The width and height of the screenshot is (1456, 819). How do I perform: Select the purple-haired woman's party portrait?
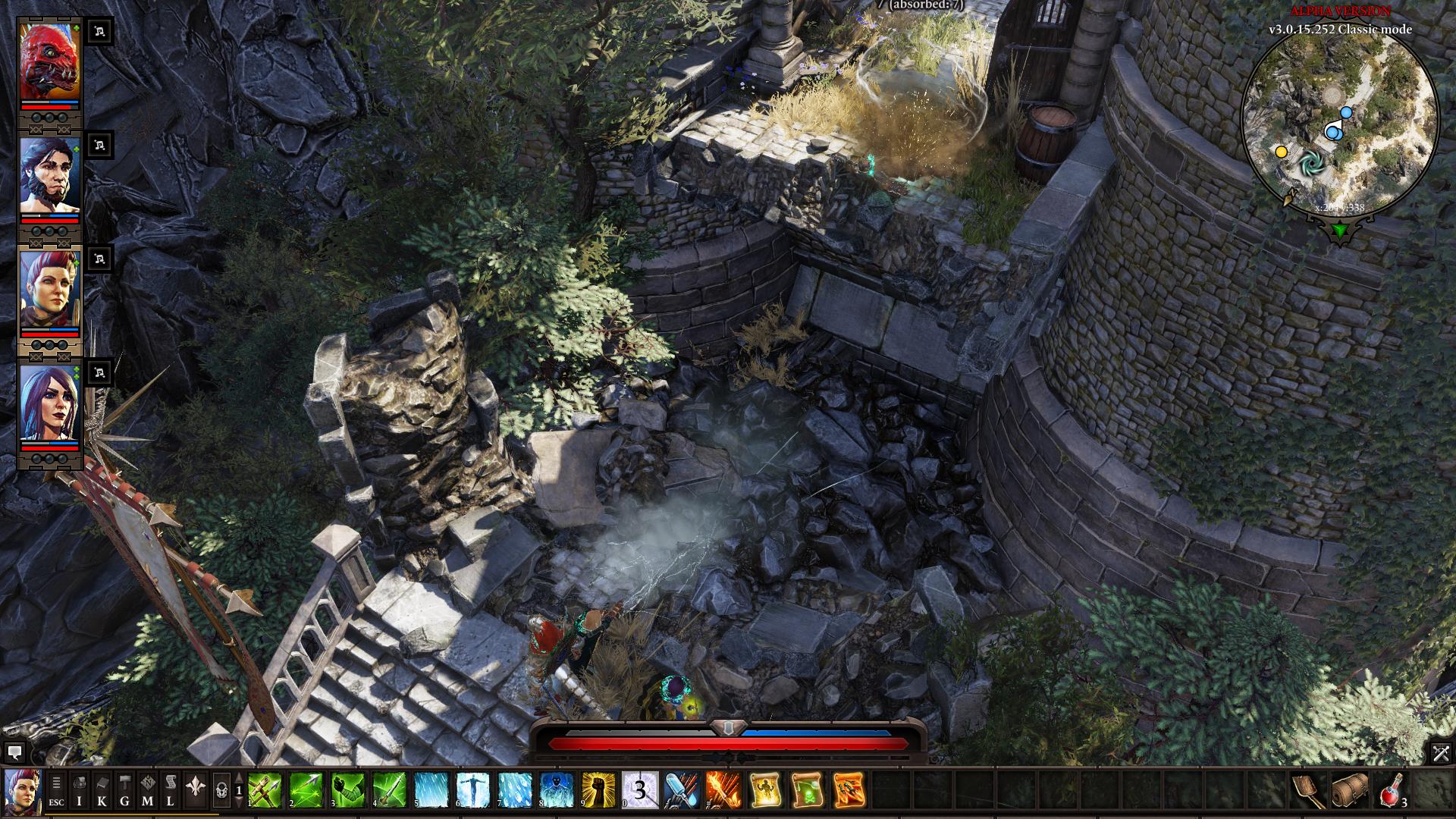(x=49, y=403)
